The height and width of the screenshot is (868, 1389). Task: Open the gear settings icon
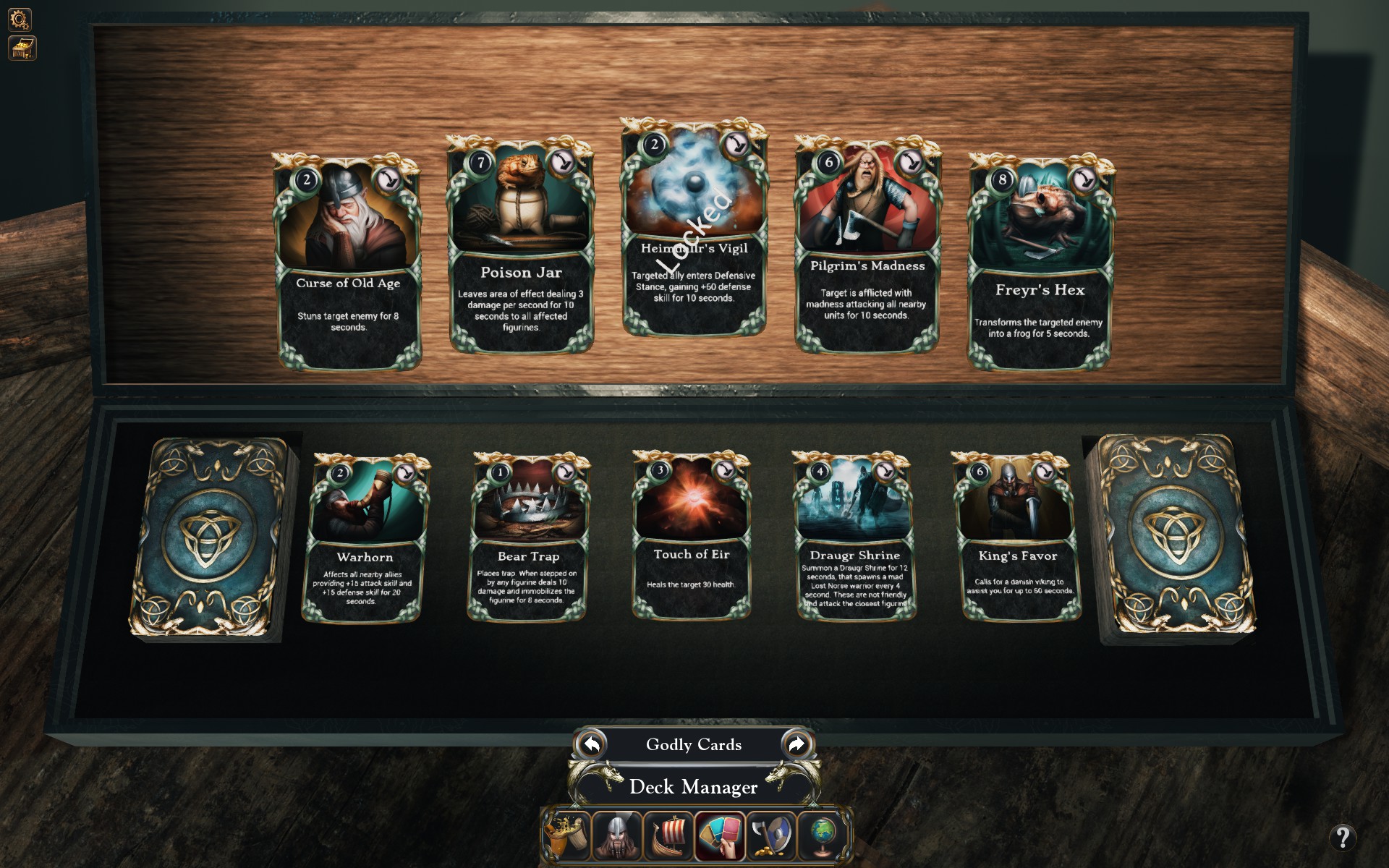[20, 19]
